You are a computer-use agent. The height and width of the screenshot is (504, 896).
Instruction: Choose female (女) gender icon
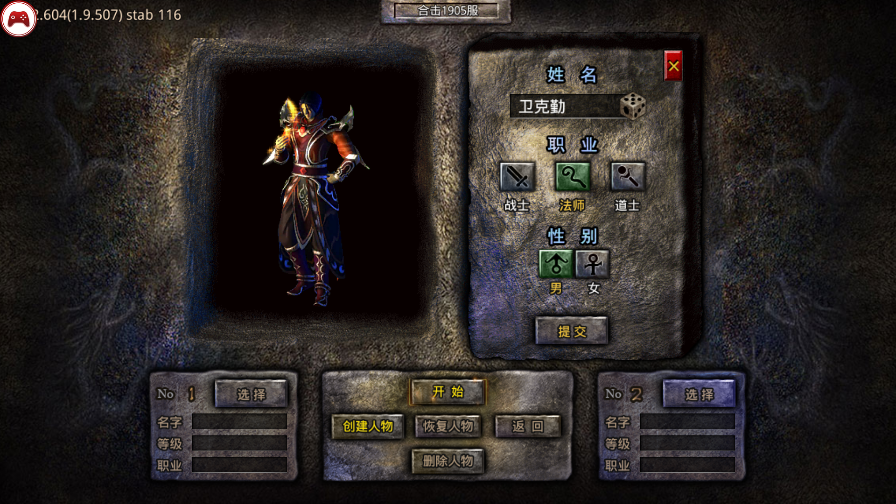click(x=593, y=264)
